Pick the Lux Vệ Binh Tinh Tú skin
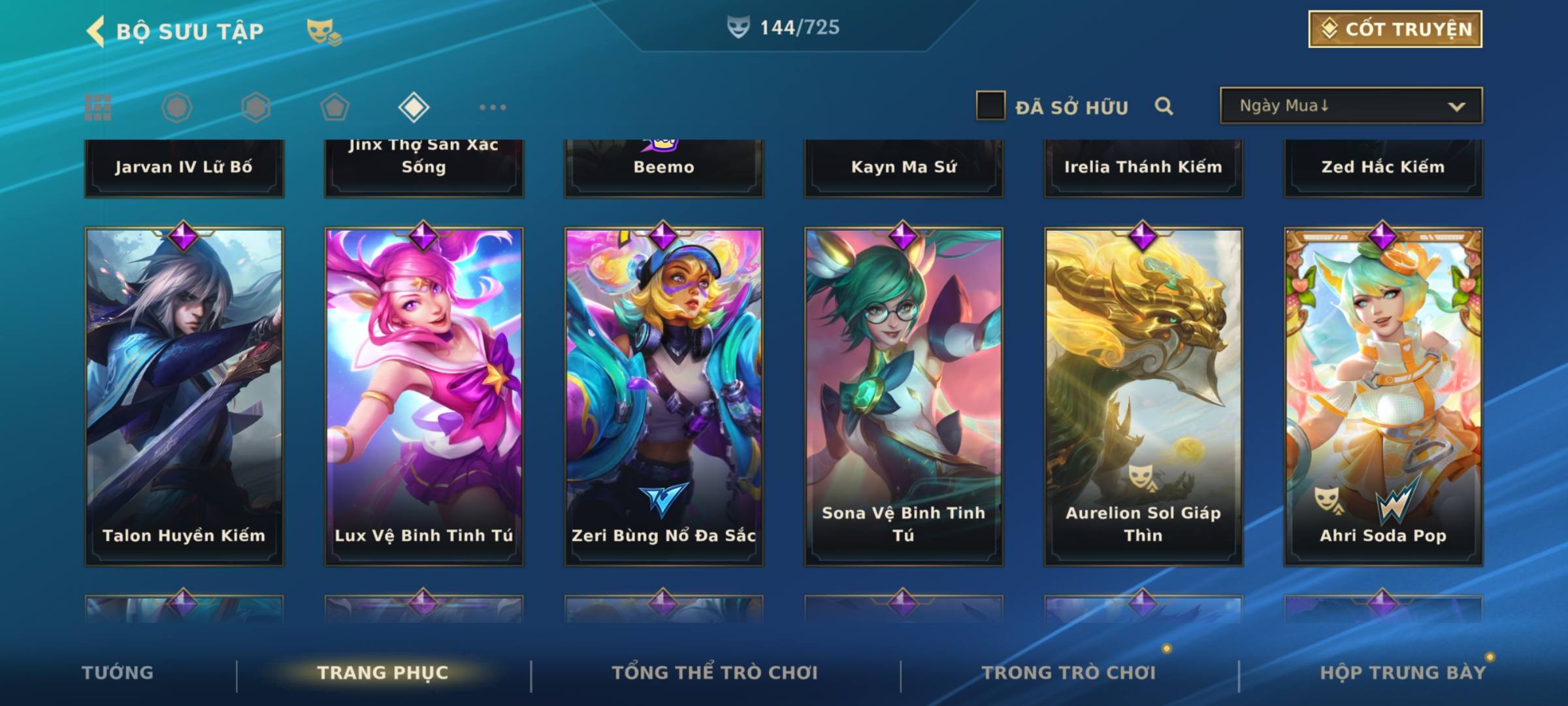The height and width of the screenshot is (706, 1568). click(x=424, y=396)
